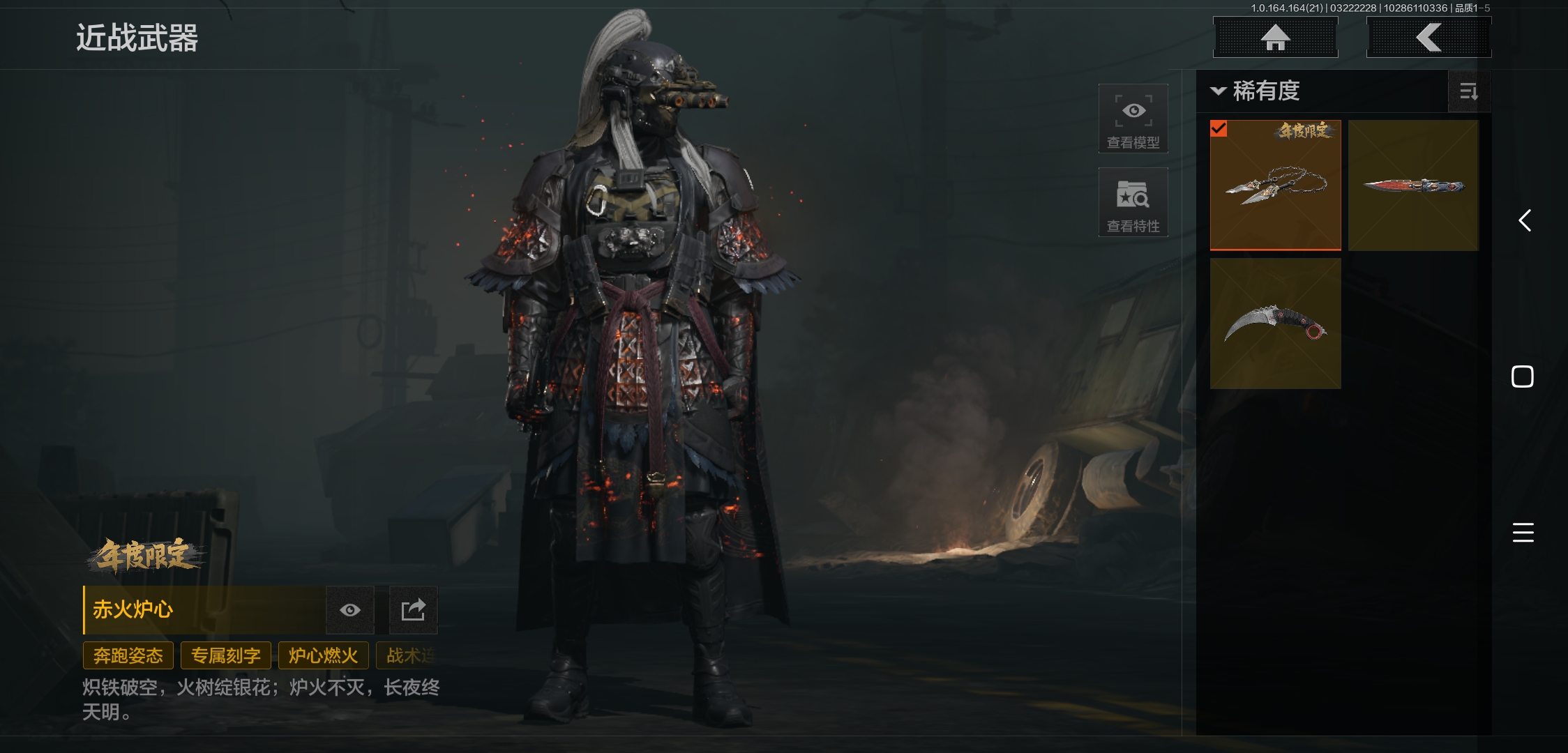Open 查看特性 features viewer
The width and height of the screenshot is (1568, 753).
click(x=1133, y=202)
